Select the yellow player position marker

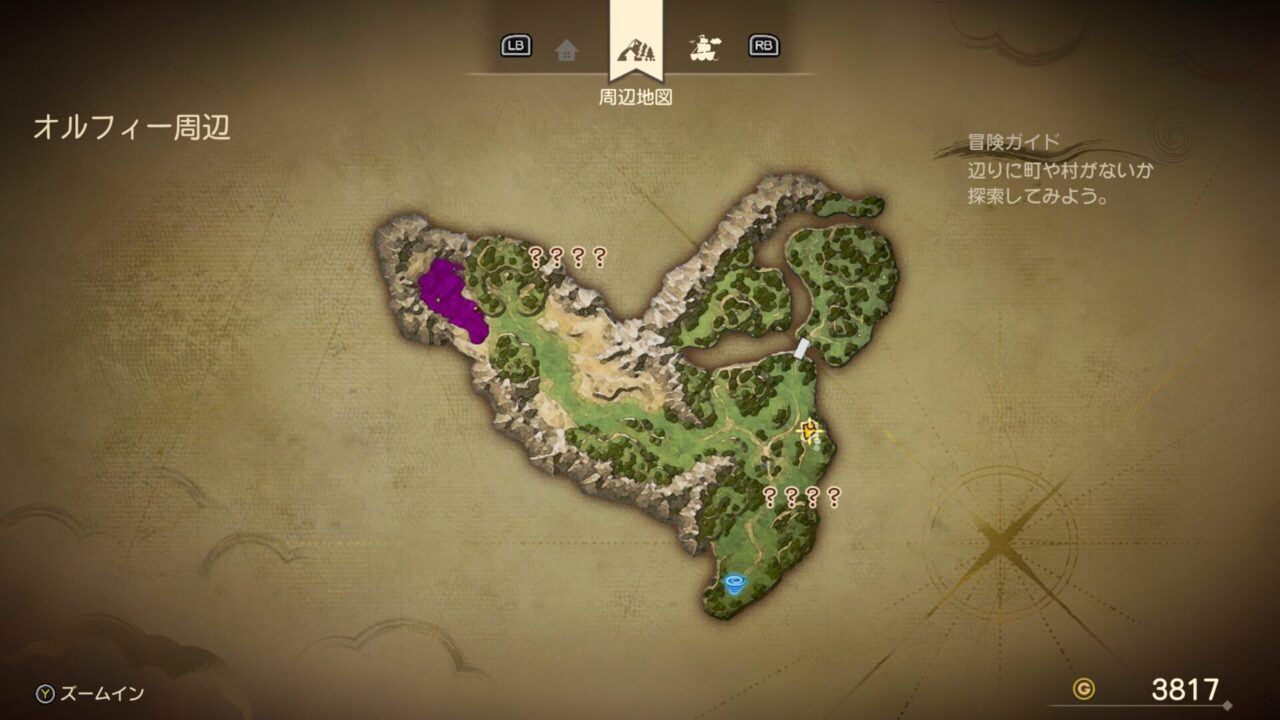click(x=810, y=430)
